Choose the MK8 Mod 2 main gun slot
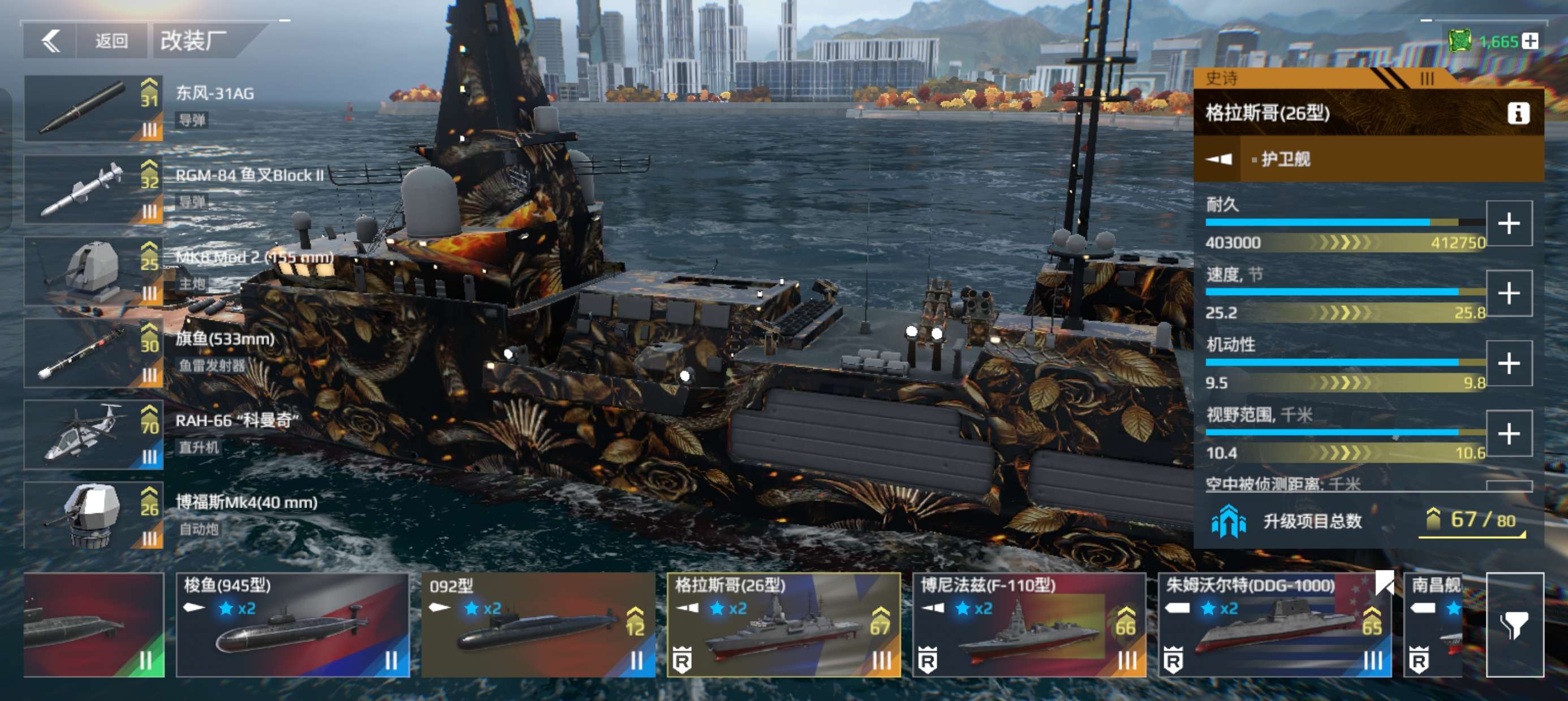This screenshot has width=1568, height=701. click(94, 271)
